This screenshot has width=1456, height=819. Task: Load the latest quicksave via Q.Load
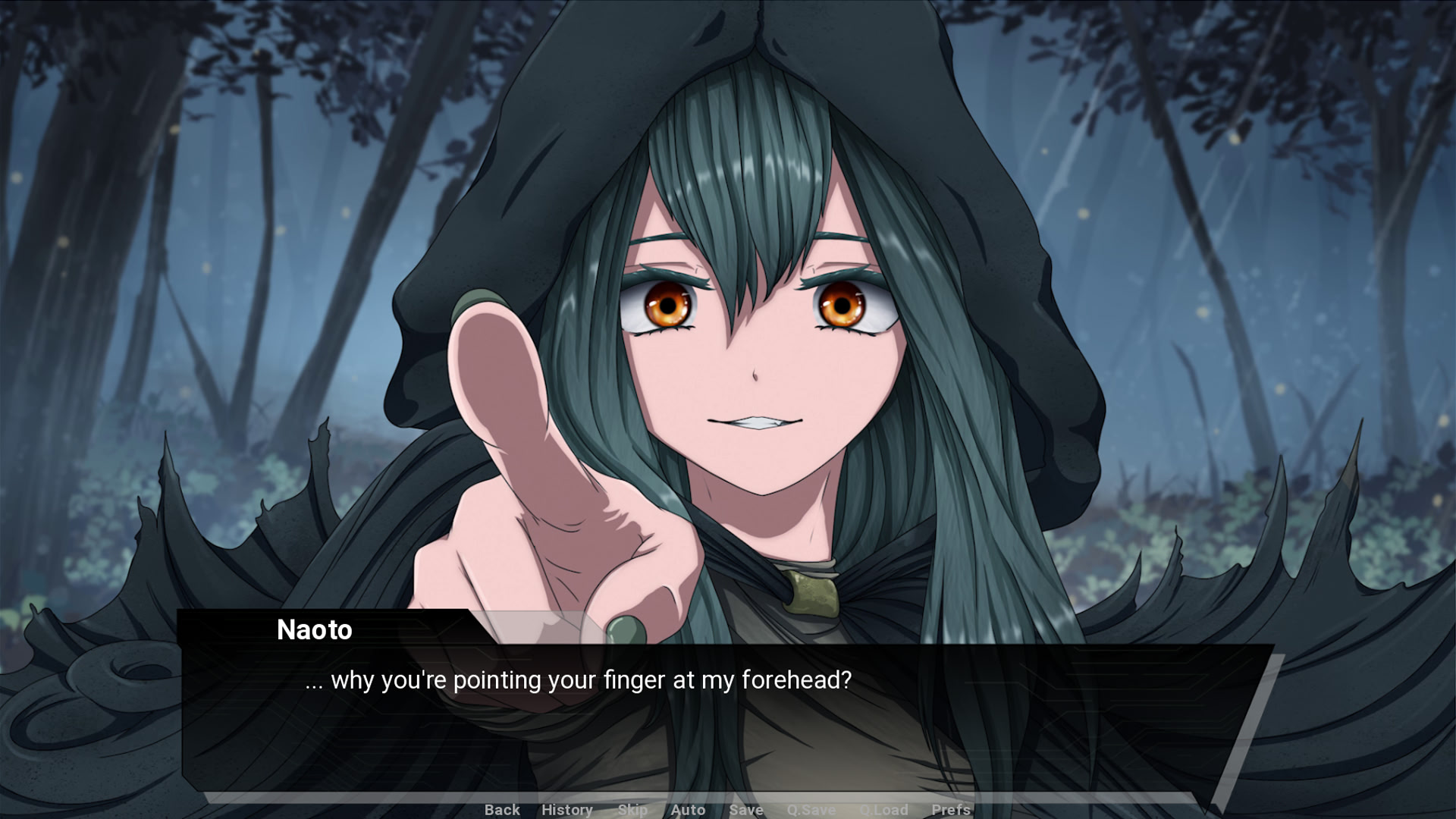click(883, 810)
